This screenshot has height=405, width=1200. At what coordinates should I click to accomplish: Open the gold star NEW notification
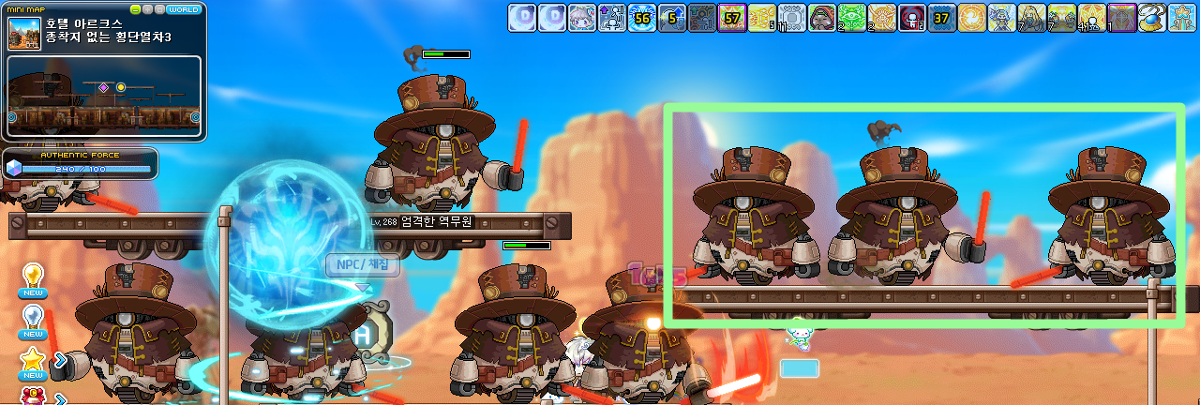(33, 360)
